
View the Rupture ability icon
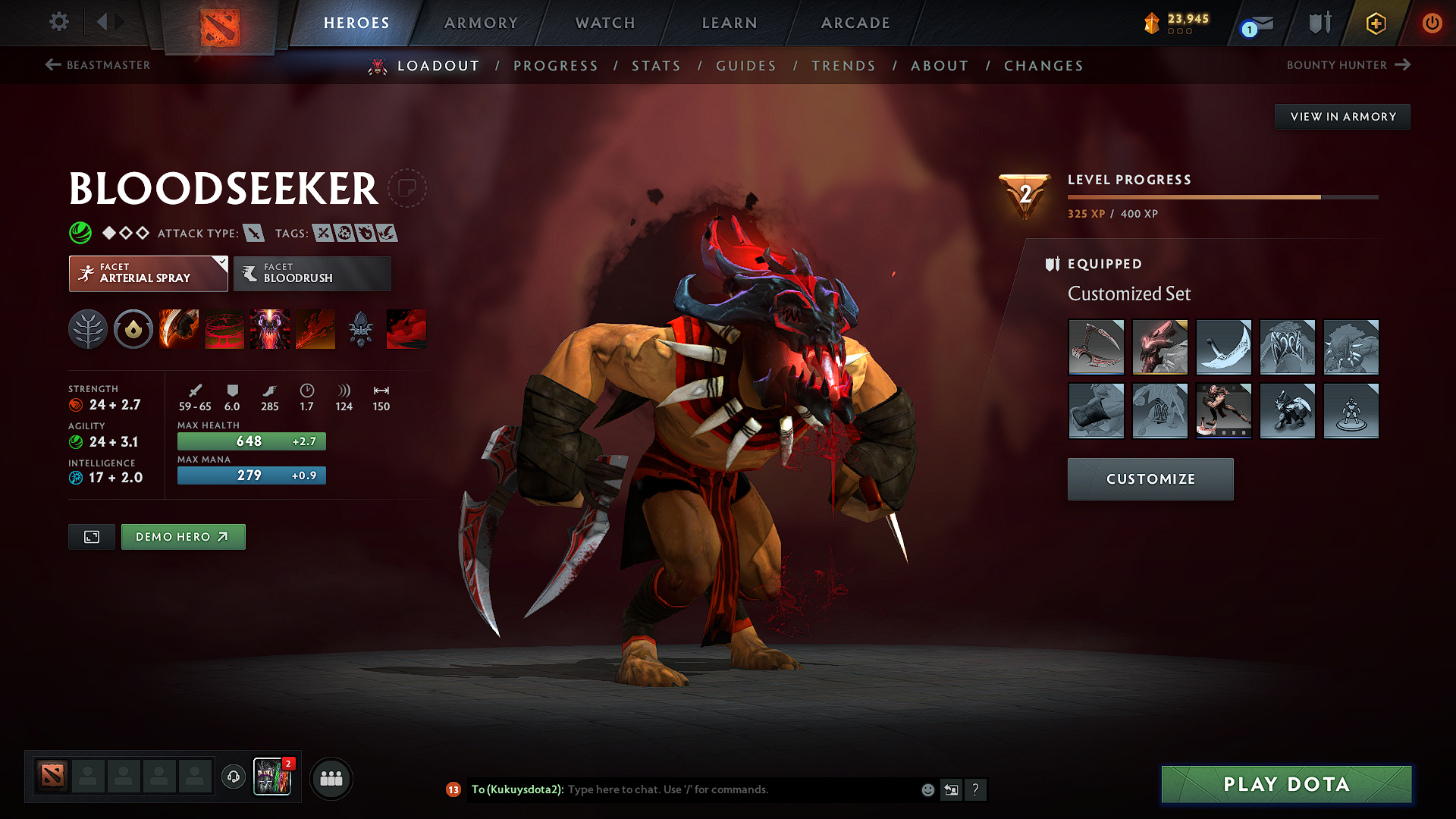[316, 329]
